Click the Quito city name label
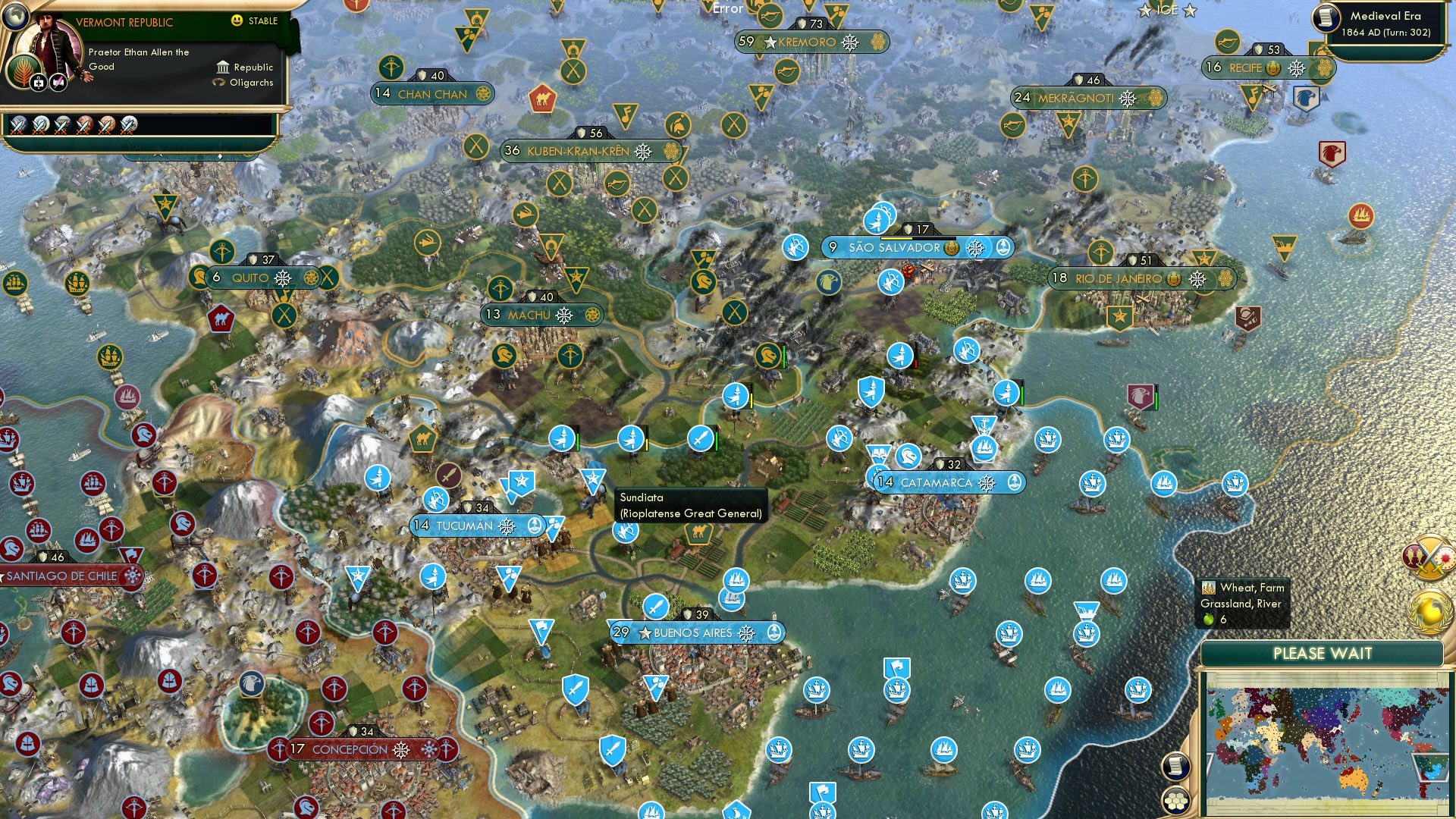Viewport: 1456px width, 819px height. click(251, 278)
